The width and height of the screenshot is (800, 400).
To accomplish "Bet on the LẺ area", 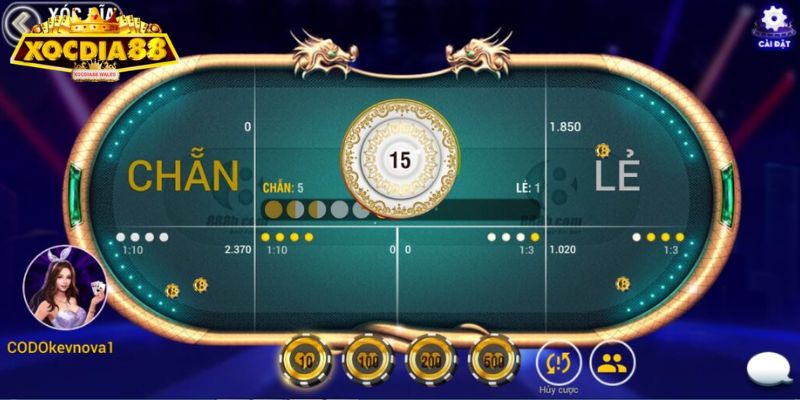I will point(621,177).
